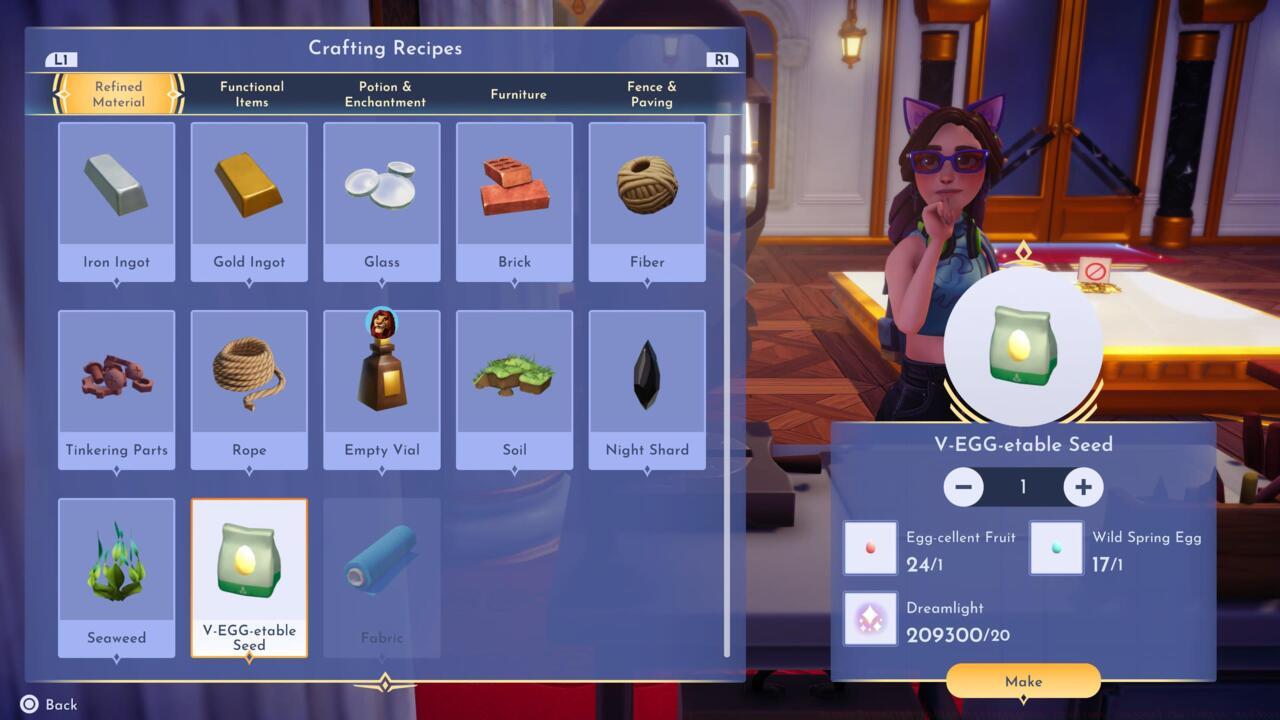The width and height of the screenshot is (1280, 720).
Task: Select the Fence & Paving tab
Action: [651, 94]
